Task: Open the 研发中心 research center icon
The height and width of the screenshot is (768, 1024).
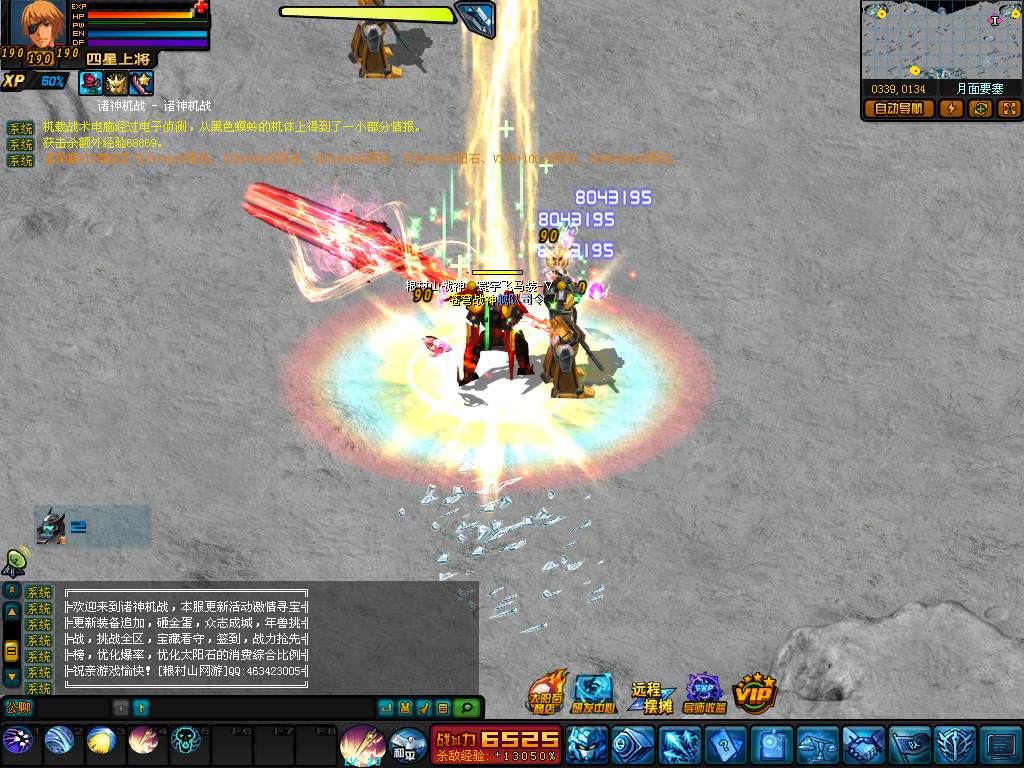Action: [593, 692]
